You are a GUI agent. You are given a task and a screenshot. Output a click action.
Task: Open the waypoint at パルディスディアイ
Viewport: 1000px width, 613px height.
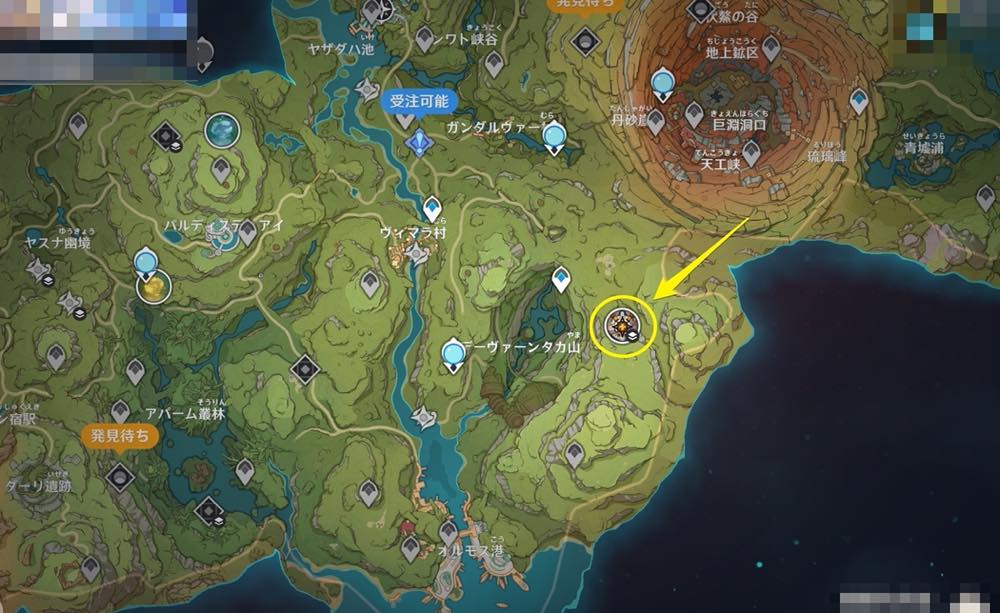[247, 232]
